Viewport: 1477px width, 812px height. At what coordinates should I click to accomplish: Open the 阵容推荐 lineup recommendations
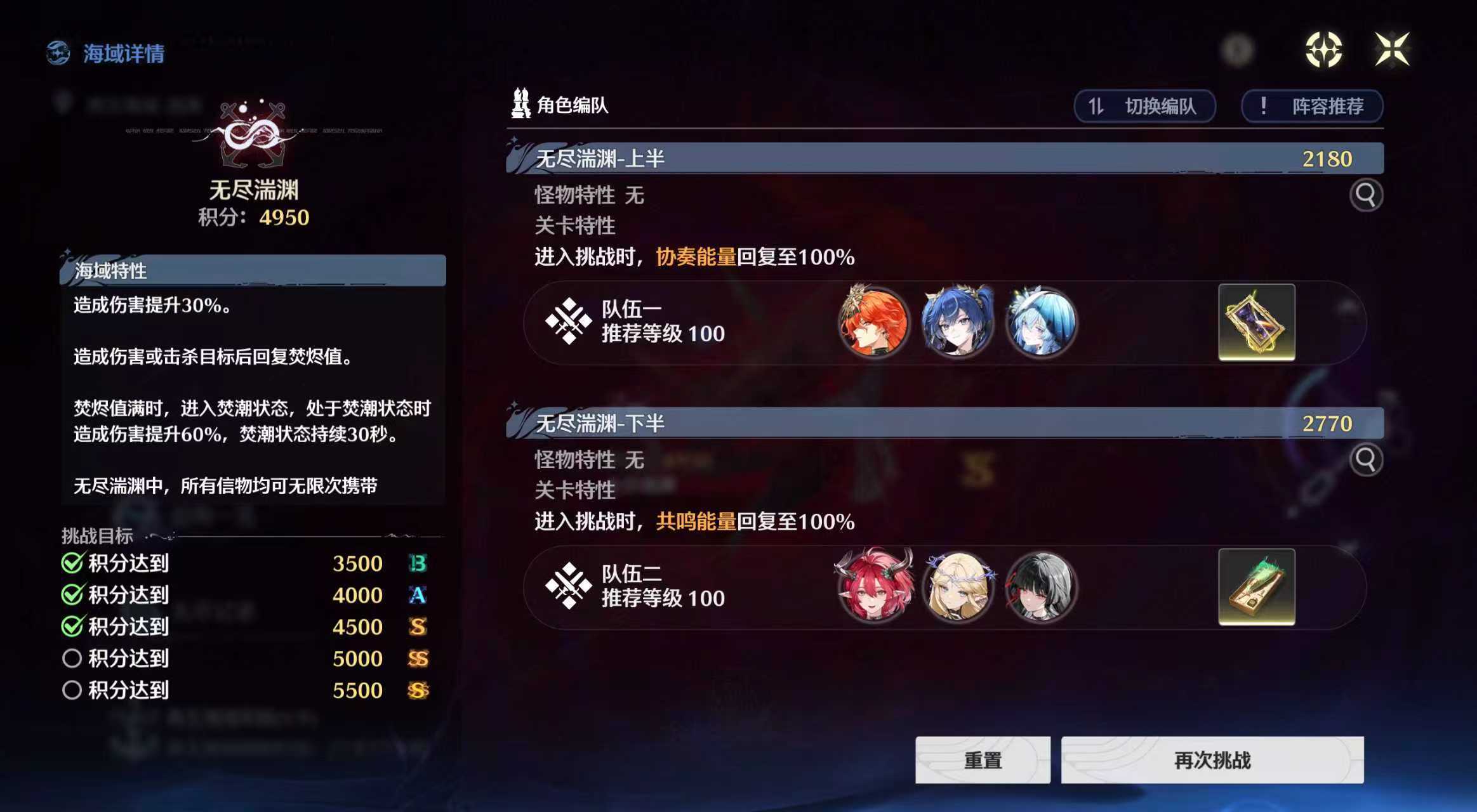[x=1311, y=107]
